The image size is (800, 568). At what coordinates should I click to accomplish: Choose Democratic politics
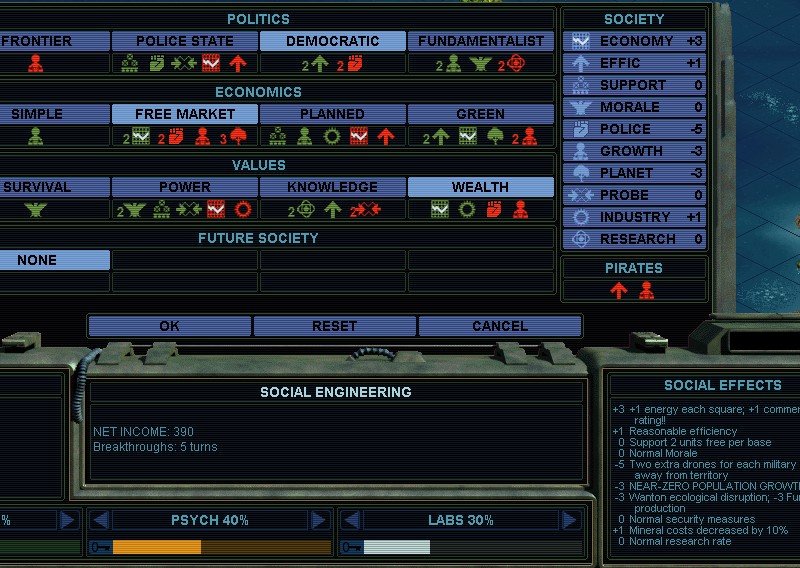332,41
